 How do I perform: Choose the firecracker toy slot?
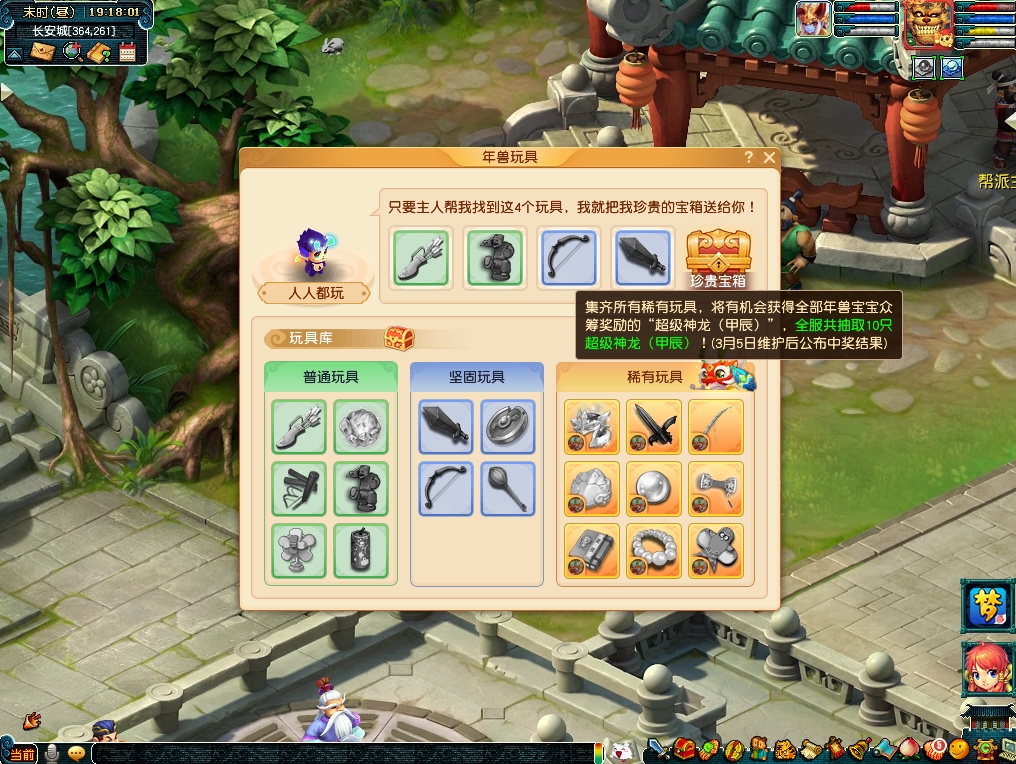click(x=360, y=551)
